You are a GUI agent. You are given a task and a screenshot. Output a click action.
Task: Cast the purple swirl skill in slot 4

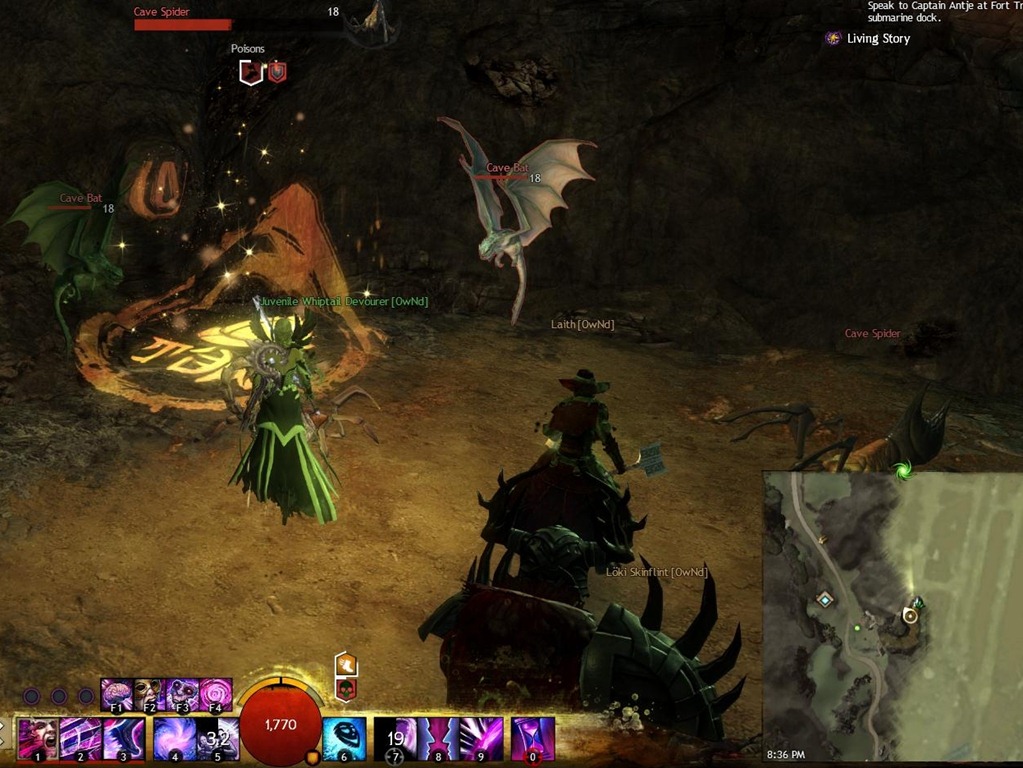click(x=175, y=739)
